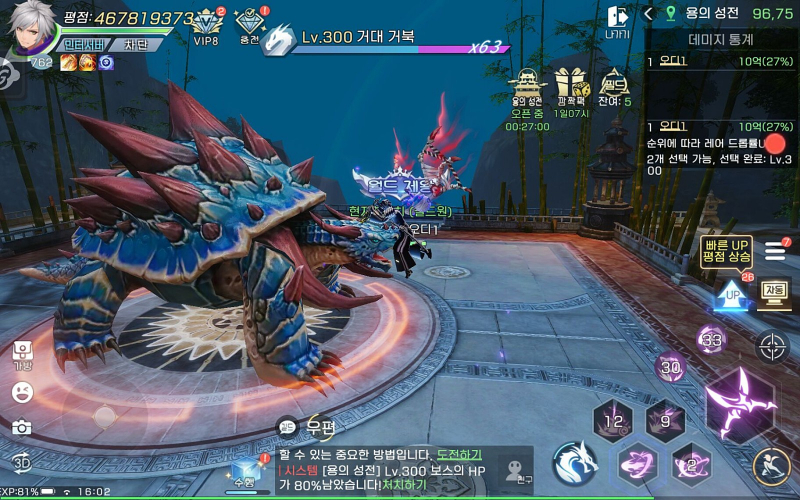Open the smiley emoji emote button

(22, 392)
